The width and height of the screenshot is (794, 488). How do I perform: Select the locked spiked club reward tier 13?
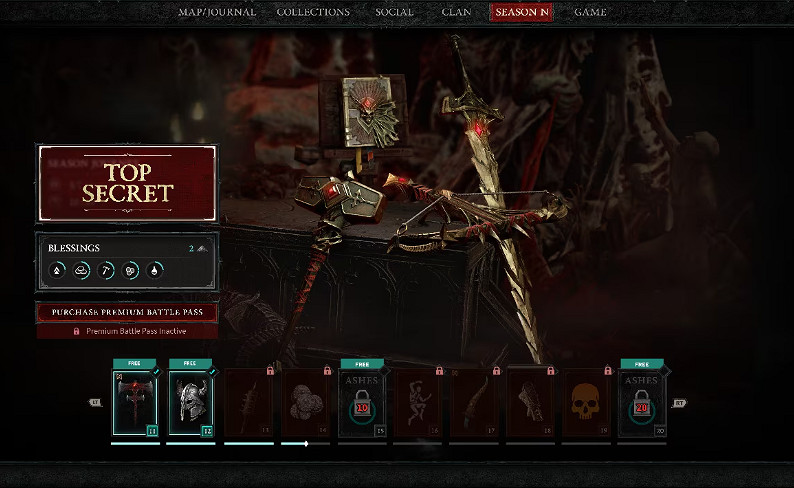point(248,402)
